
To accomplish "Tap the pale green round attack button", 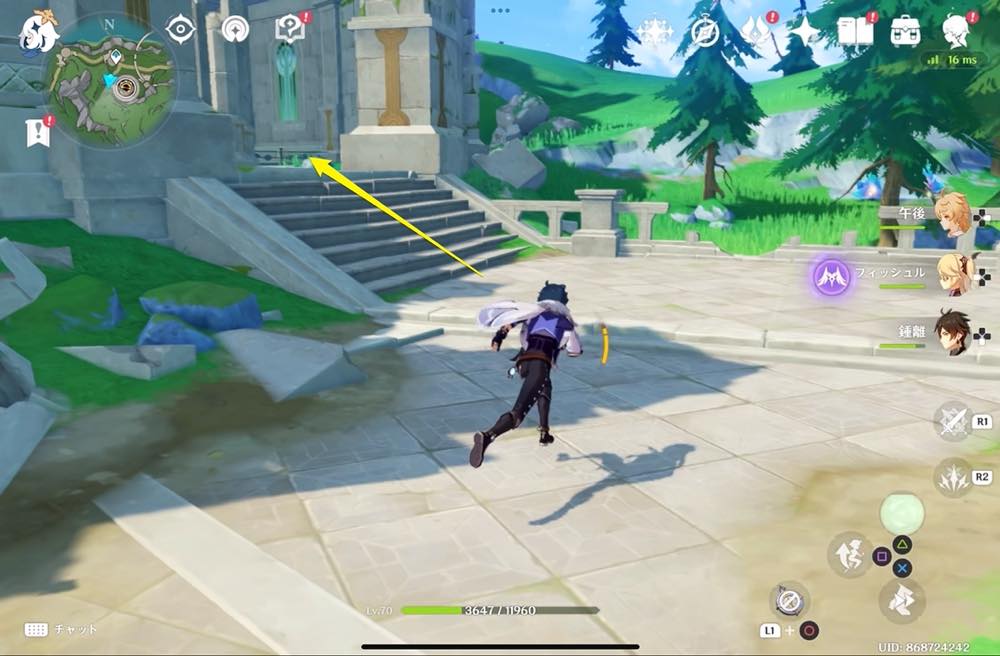I will click(901, 514).
